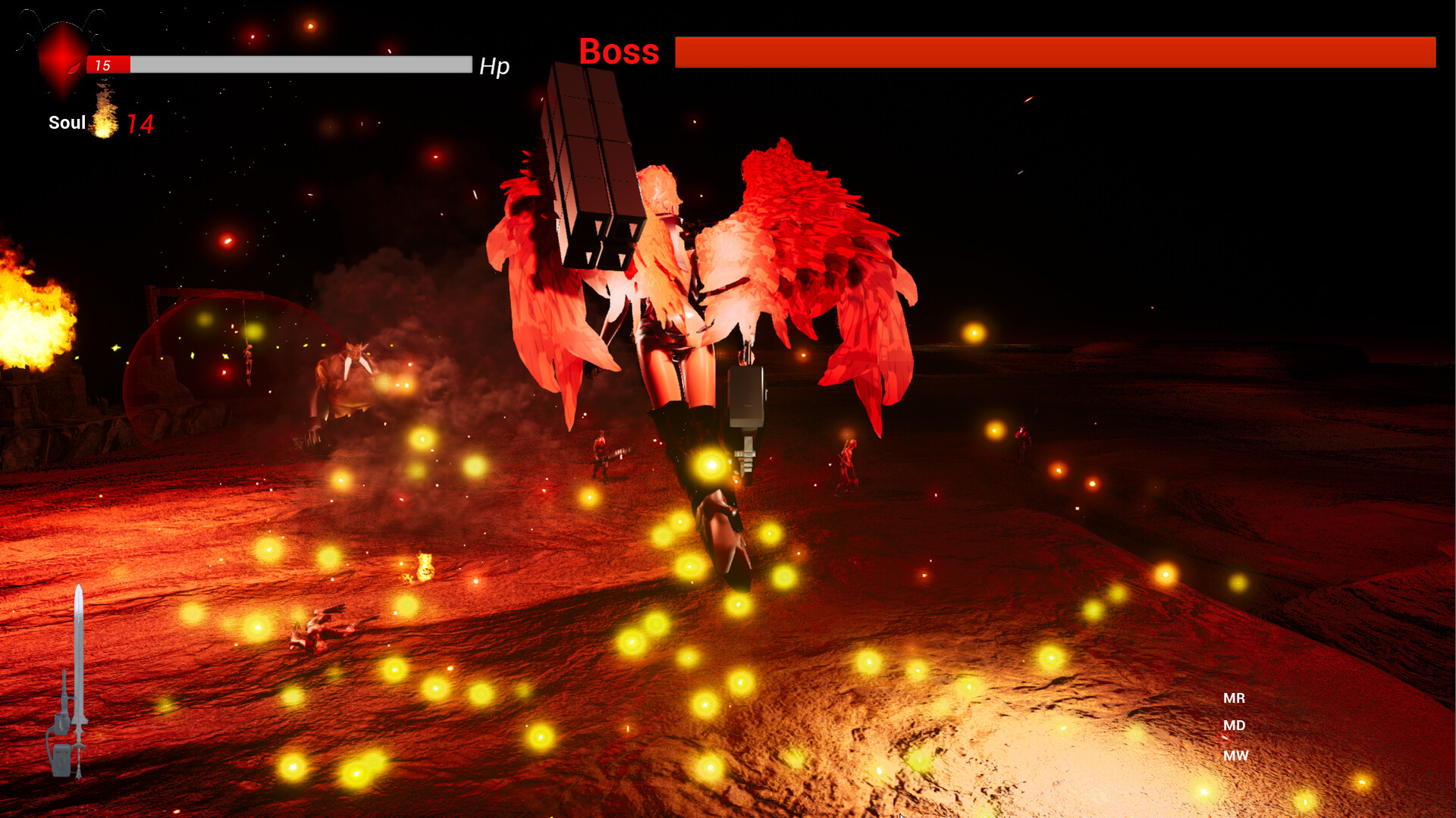1456x818 pixels.
Task: Click the Soul label
Action: pos(67,122)
